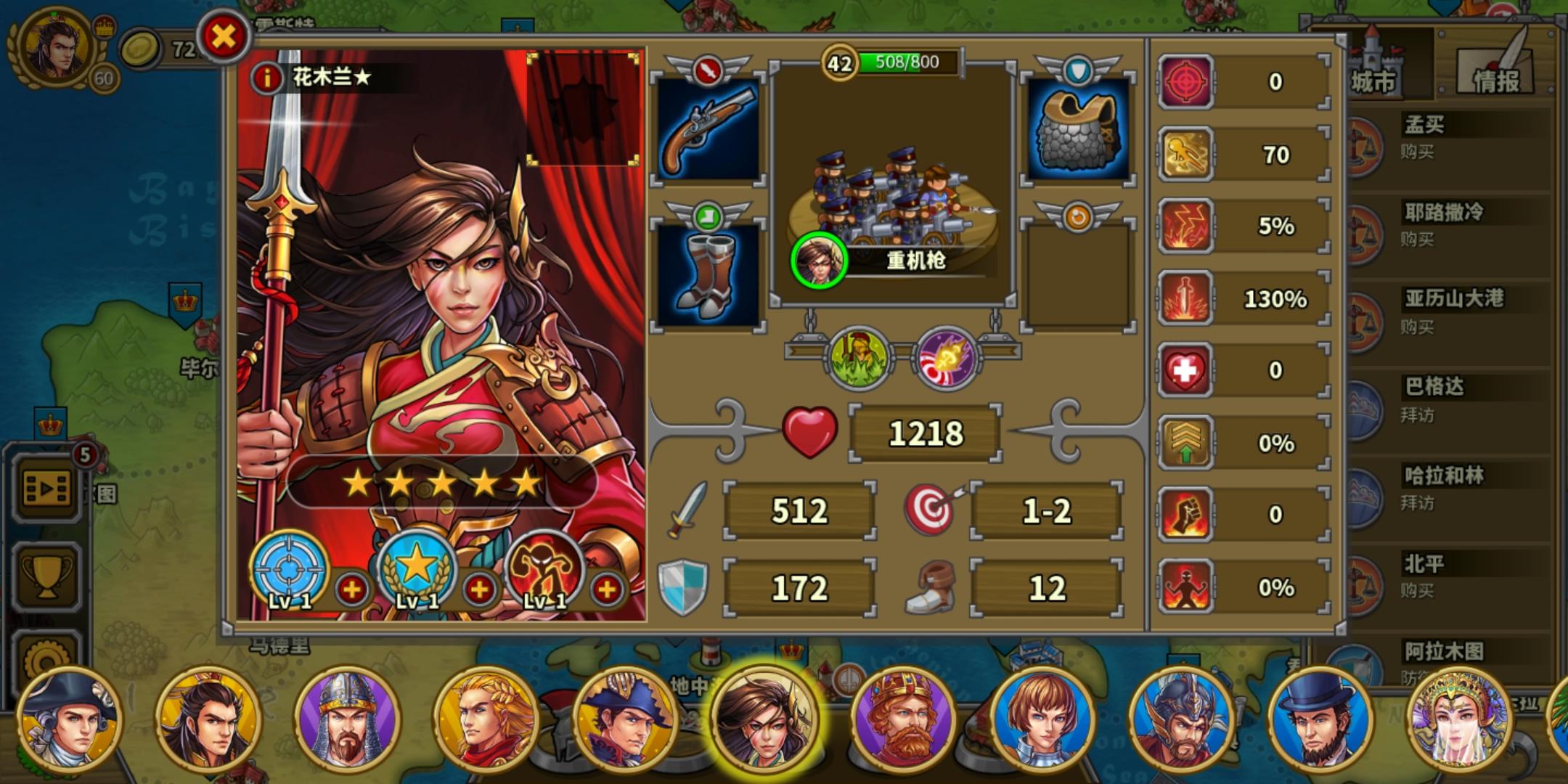The width and height of the screenshot is (1568, 784).
Task: Select the flintlock pistol equipment slot
Action: [708, 127]
